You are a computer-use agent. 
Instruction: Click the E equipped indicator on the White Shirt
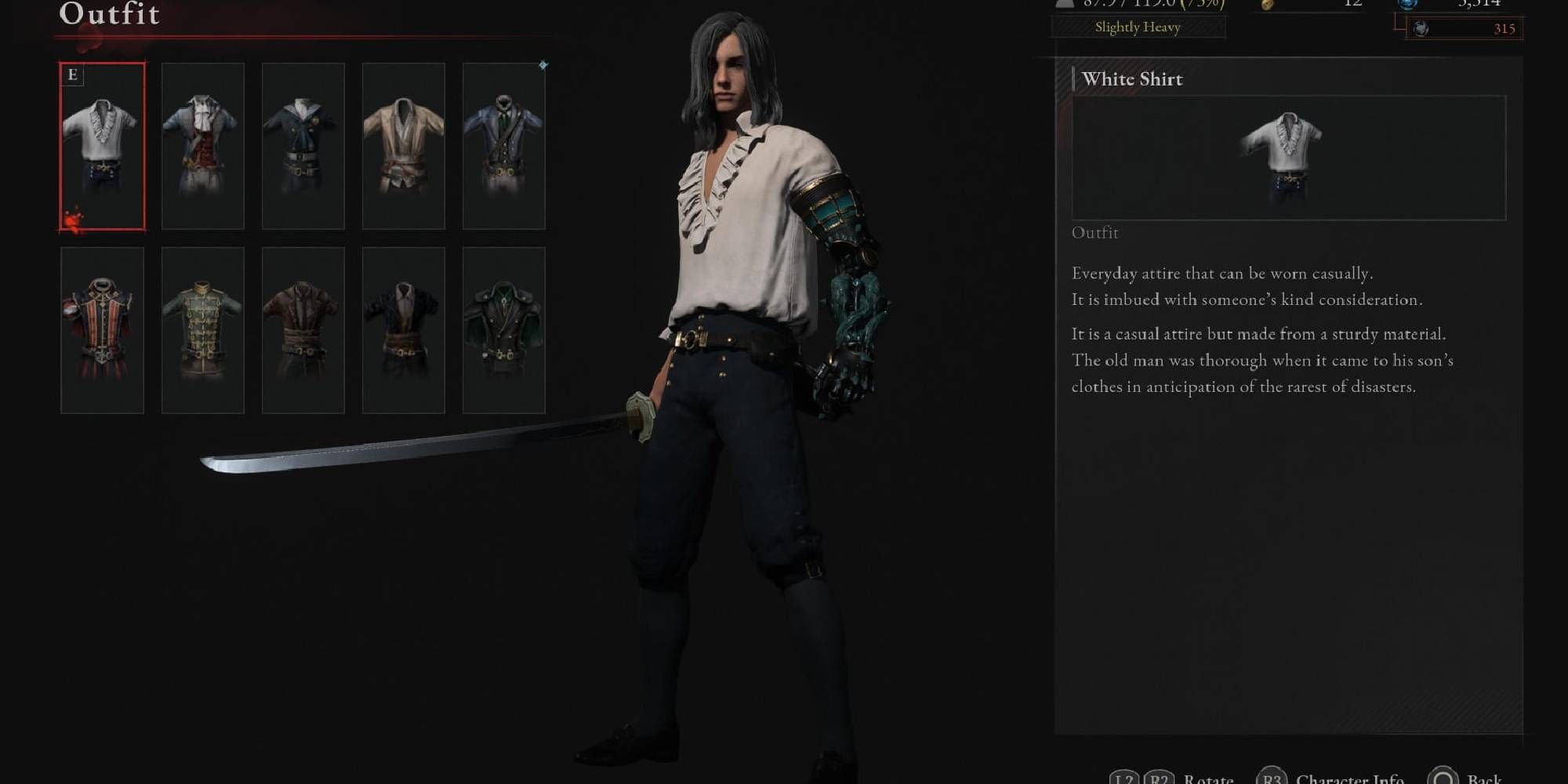click(72, 74)
